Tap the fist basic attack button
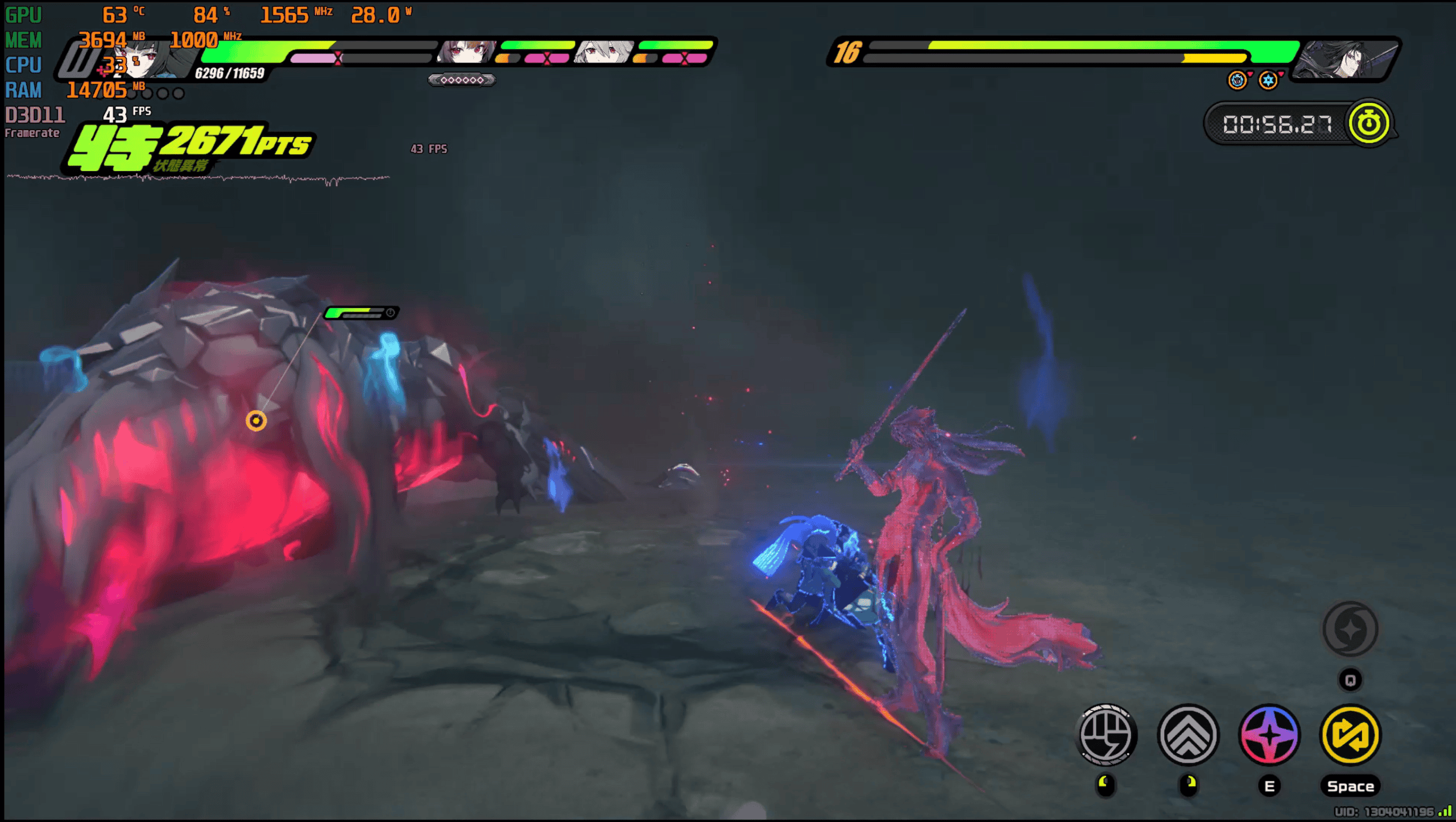The width and height of the screenshot is (1456, 822). click(1106, 735)
